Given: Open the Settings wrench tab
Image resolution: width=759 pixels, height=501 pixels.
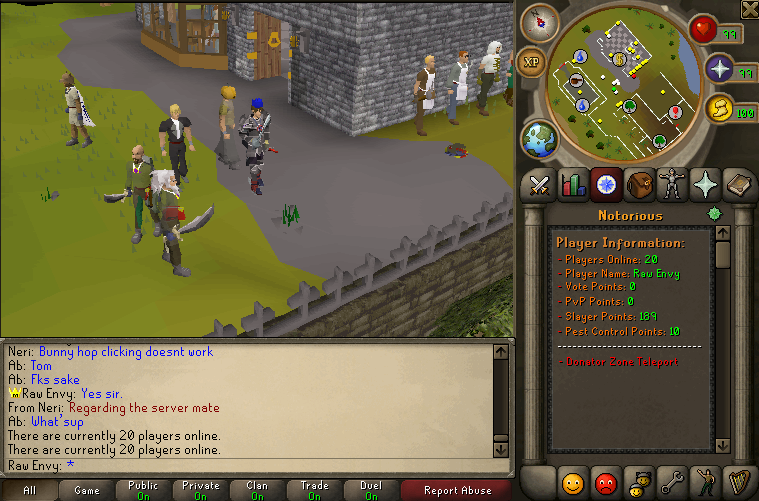Looking at the screenshot, I should [670, 481].
